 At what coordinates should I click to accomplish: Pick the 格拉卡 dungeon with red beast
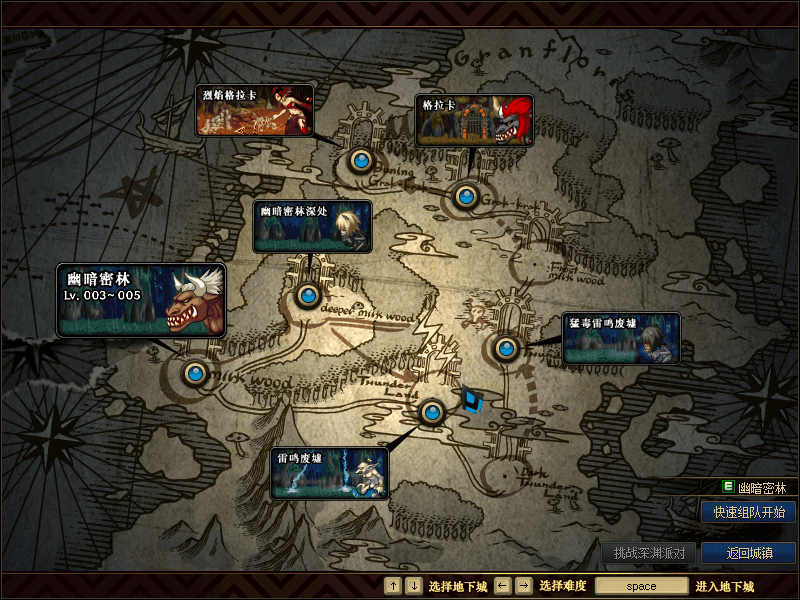(x=474, y=121)
